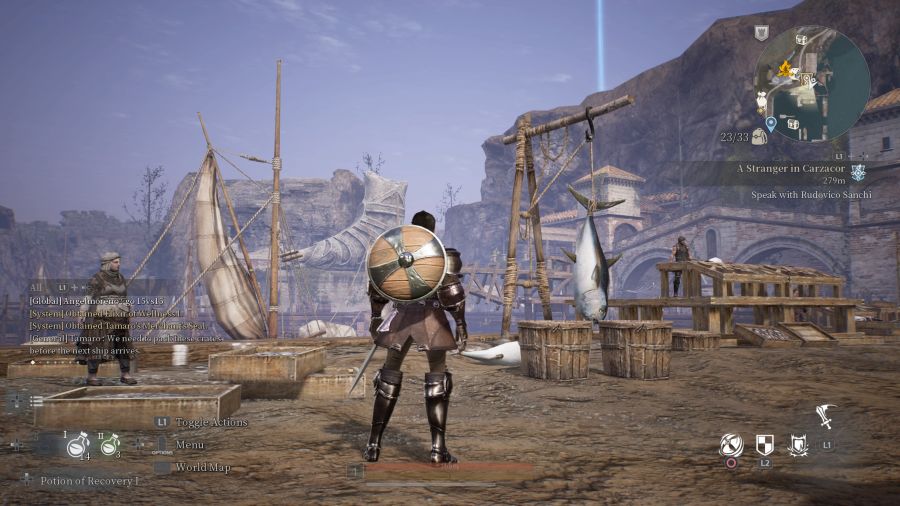Activate the checkered shield block skill
The width and height of the screenshot is (900, 506).
coord(764,445)
